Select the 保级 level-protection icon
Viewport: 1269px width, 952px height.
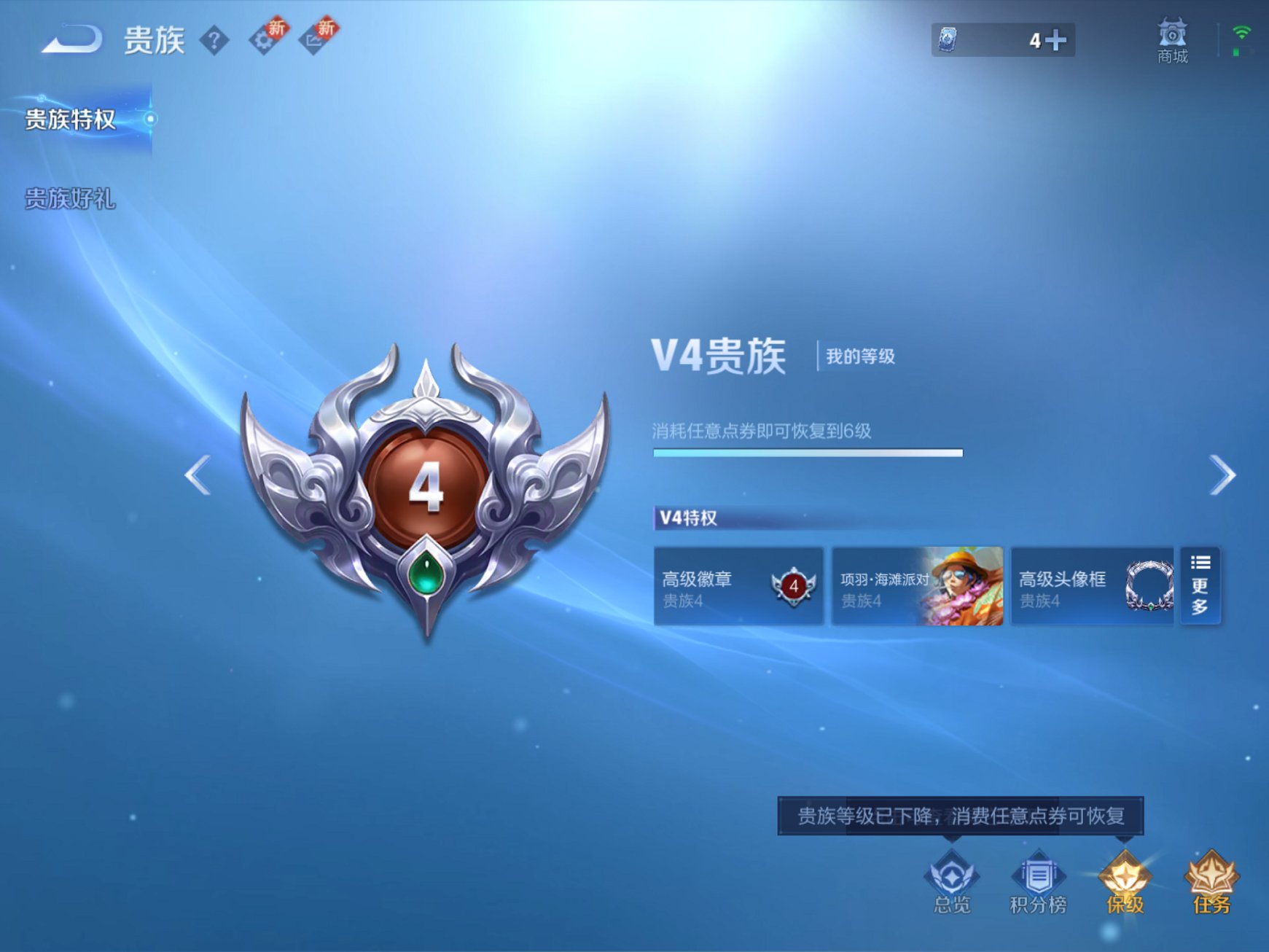click(1125, 884)
